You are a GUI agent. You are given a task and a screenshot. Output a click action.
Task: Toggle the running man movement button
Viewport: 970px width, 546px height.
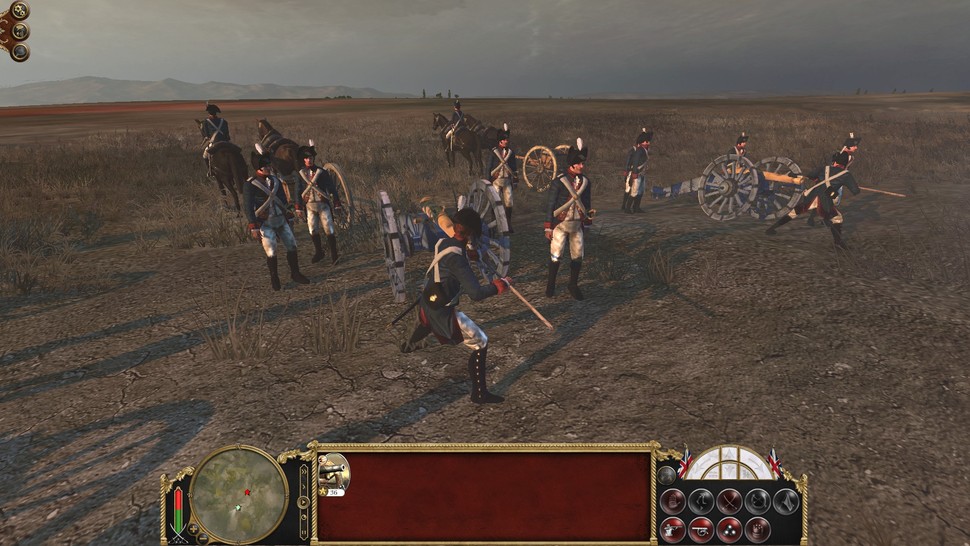coord(701,502)
